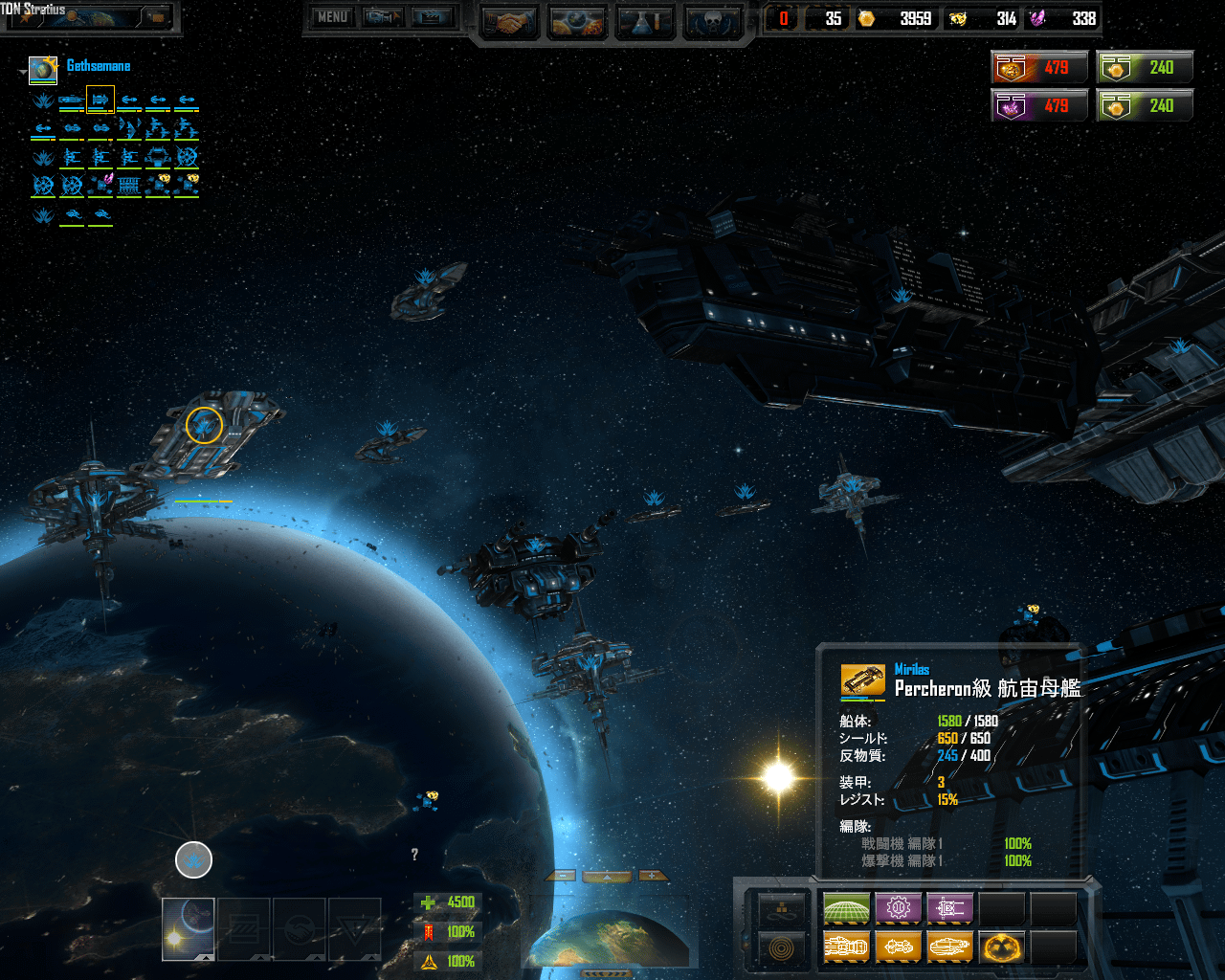Click the red-orange metal market offer
The image size is (1225, 980).
pyautogui.click(x=1040, y=68)
